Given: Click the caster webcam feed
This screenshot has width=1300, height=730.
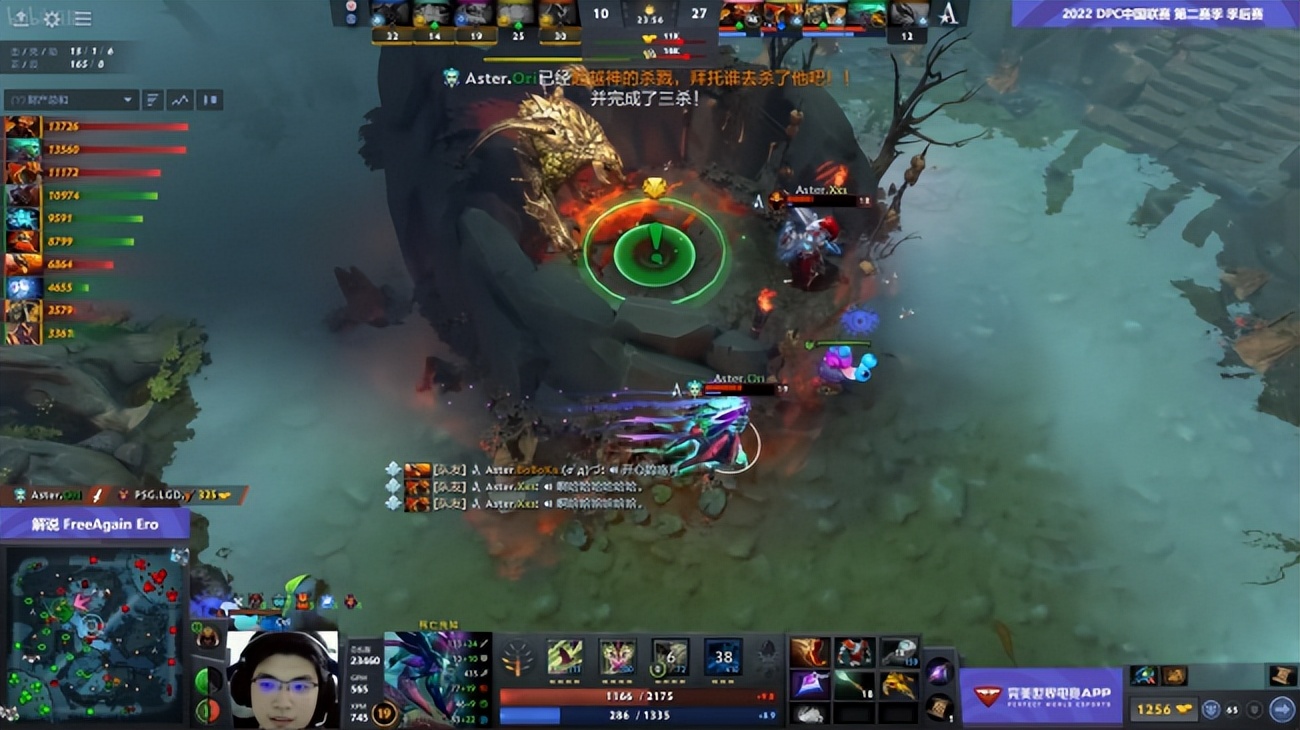Looking at the screenshot, I should coord(285,685).
